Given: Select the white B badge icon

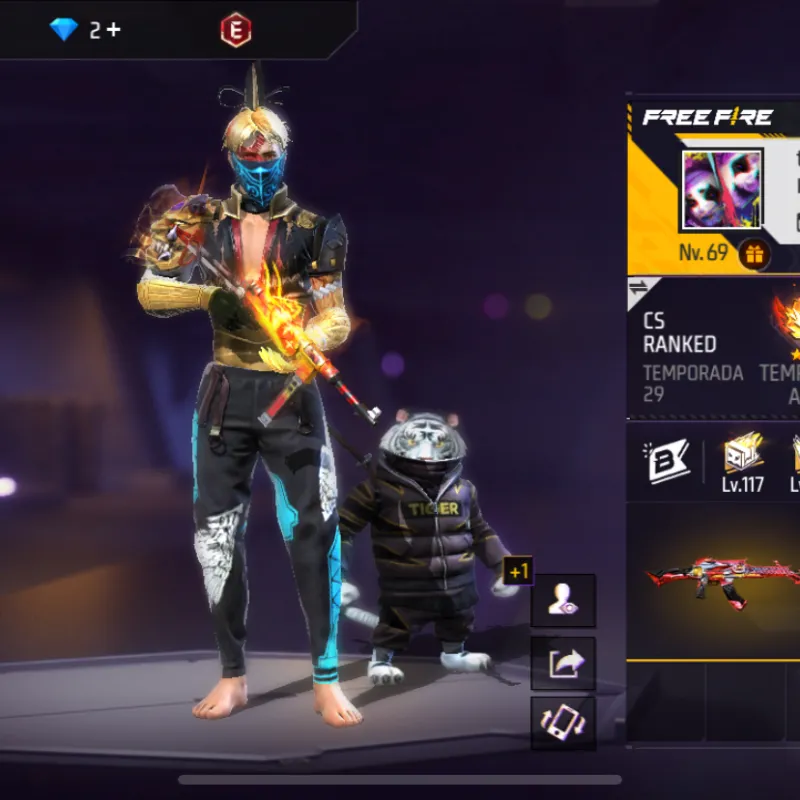Looking at the screenshot, I should [668, 461].
